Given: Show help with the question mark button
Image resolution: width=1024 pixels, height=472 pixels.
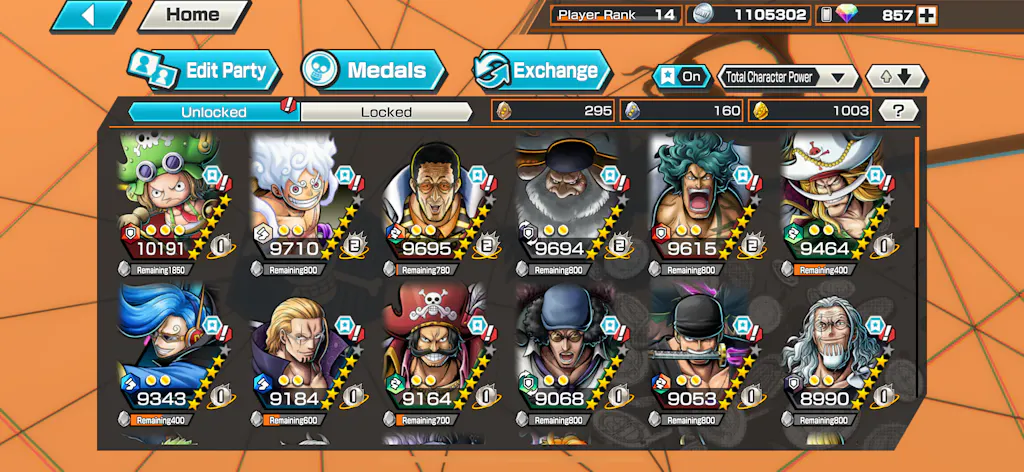Looking at the screenshot, I should pos(898,111).
